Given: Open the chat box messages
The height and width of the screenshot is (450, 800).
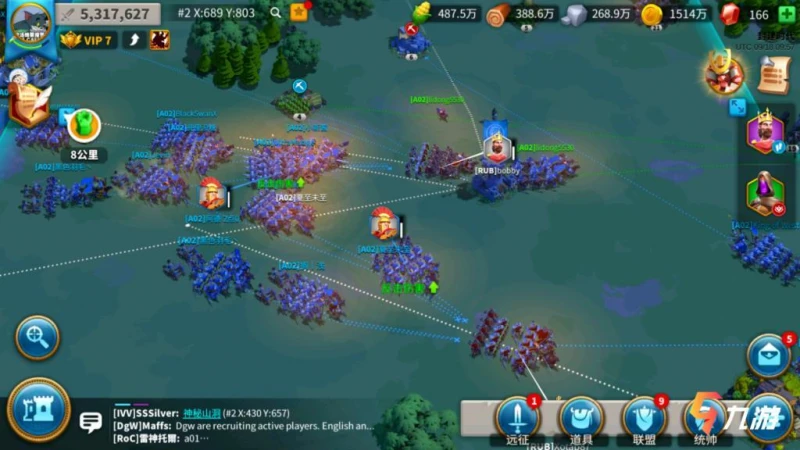Looking at the screenshot, I should (250, 424).
